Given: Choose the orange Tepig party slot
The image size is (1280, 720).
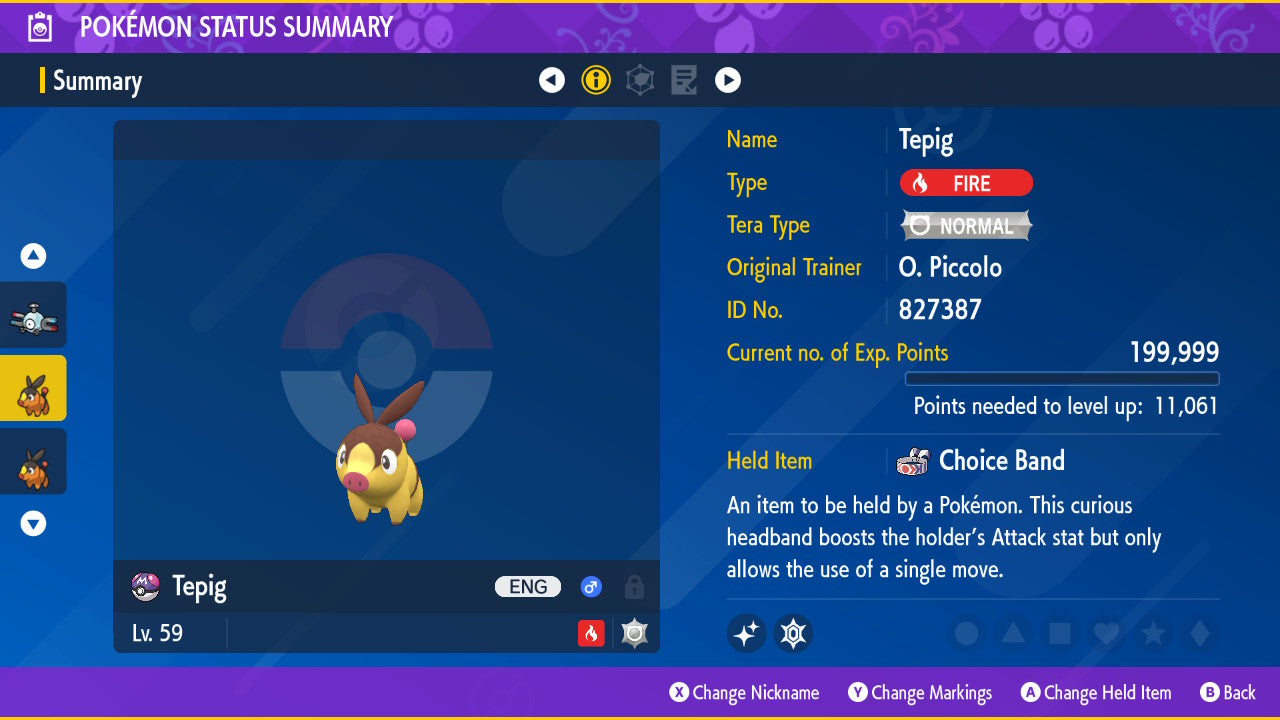Looking at the screenshot, I should pos(34,461).
